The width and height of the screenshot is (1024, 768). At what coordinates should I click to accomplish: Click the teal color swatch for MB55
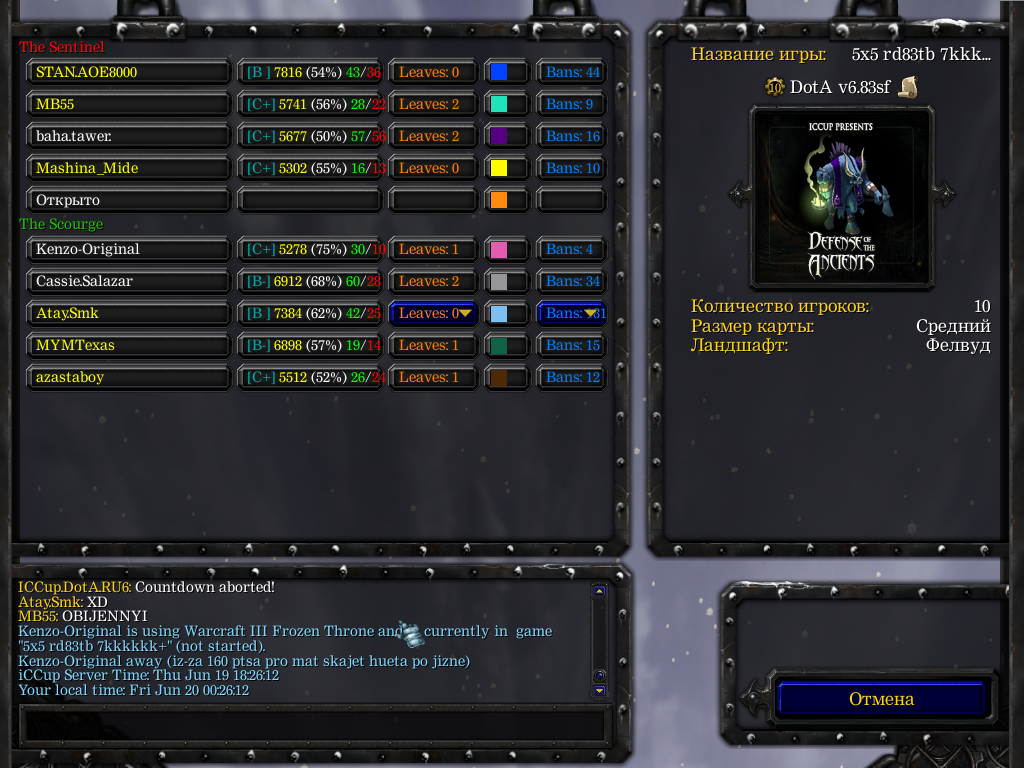pos(499,104)
